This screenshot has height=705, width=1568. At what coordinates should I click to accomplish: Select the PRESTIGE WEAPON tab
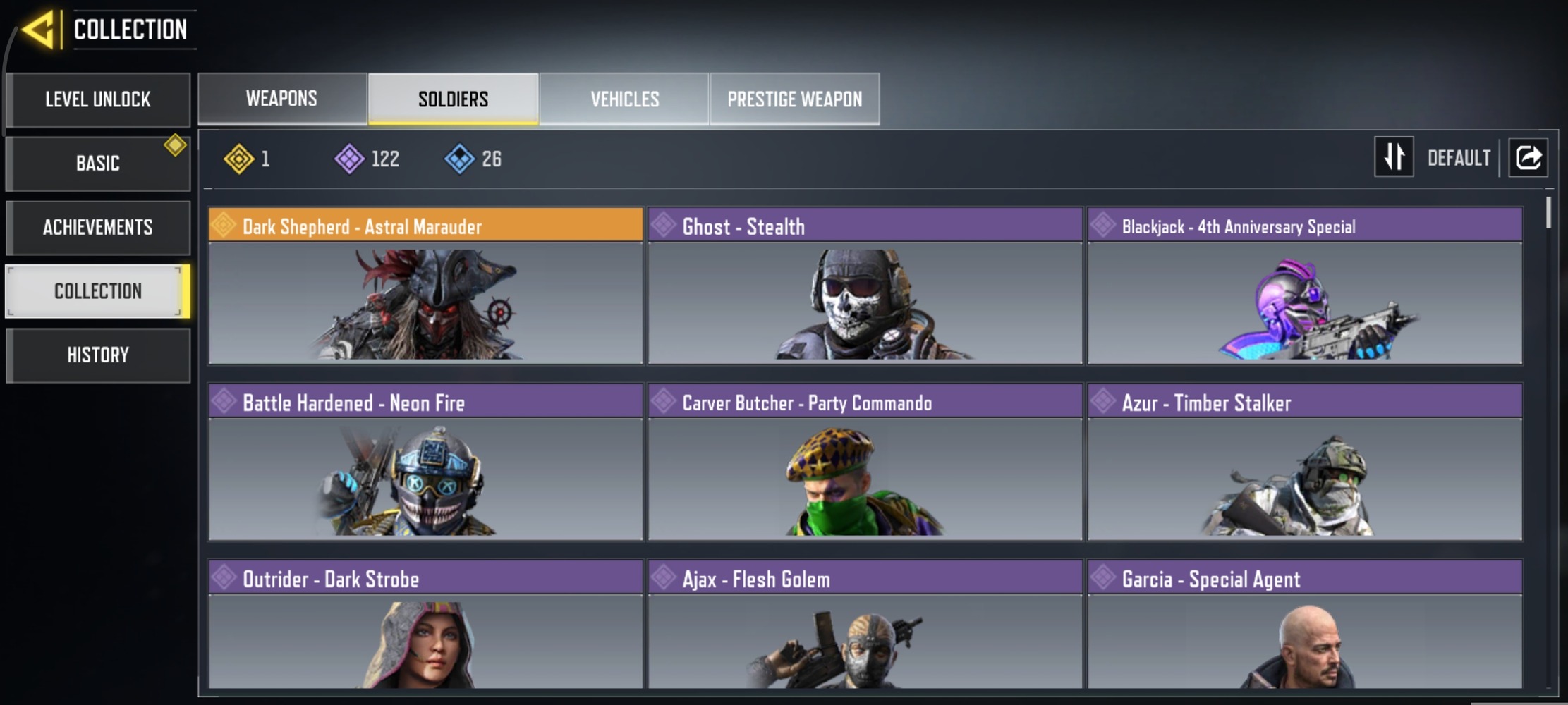click(x=794, y=99)
